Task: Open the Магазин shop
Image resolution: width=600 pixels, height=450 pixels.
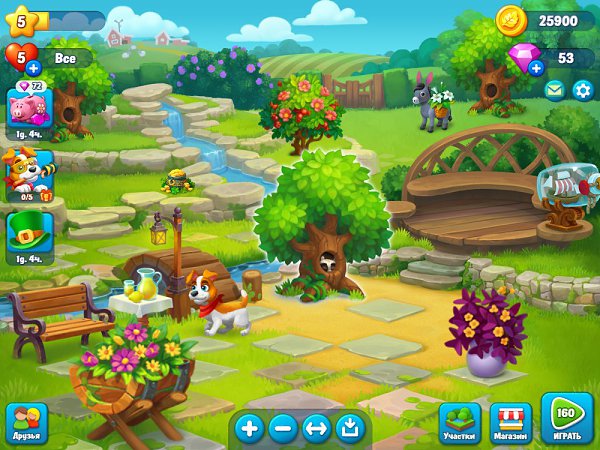Action: pos(511,423)
